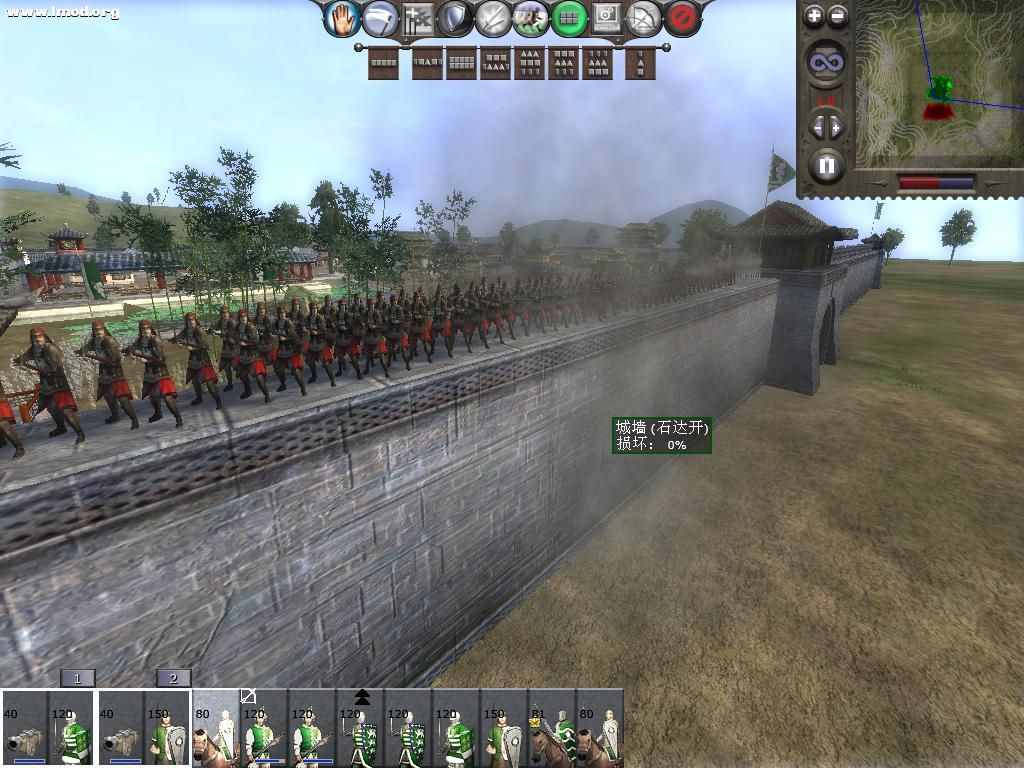
Task: Select the general's cavalry card with gold star
Action: [552, 730]
